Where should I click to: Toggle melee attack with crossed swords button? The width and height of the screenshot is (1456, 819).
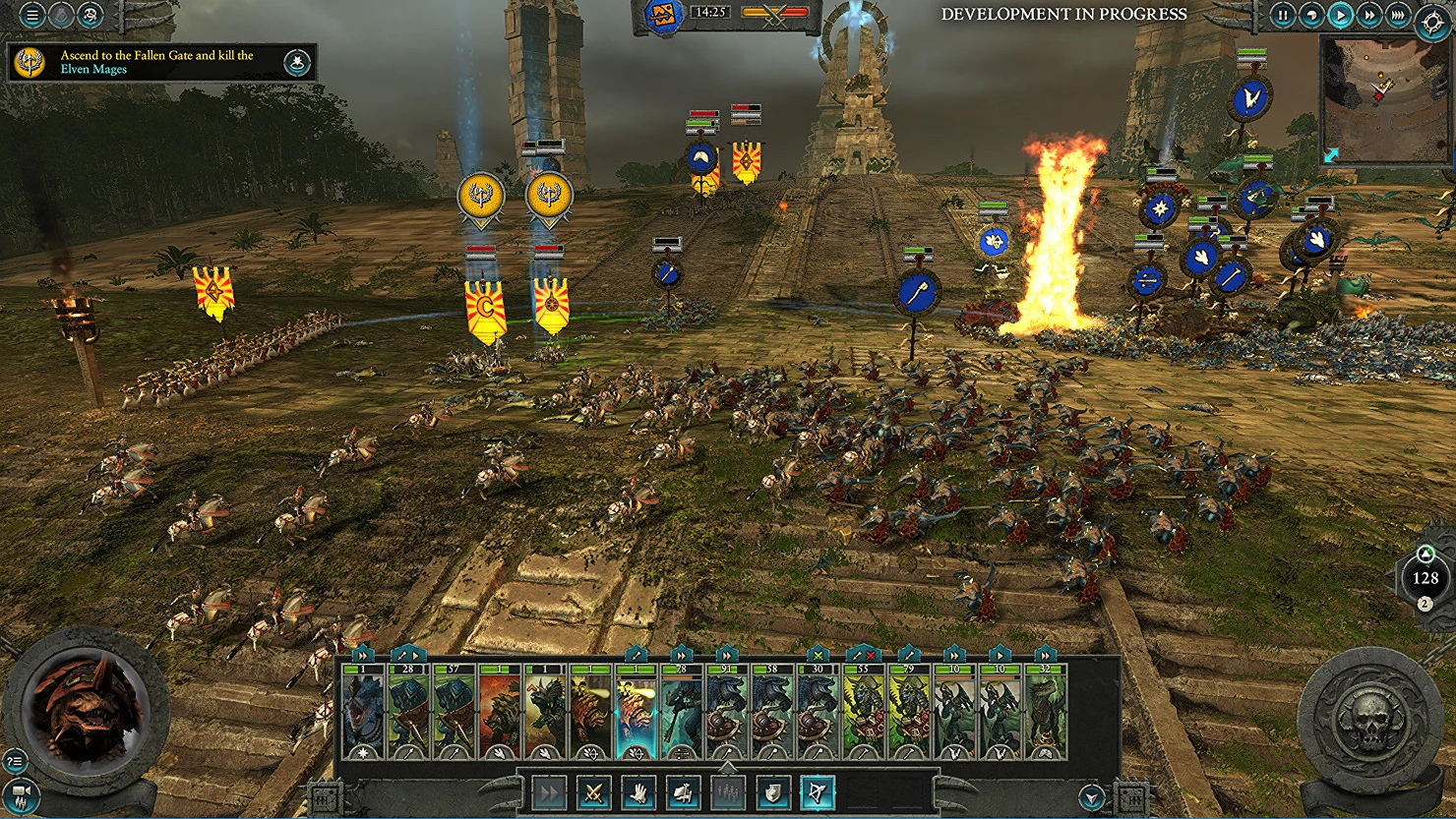tap(593, 792)
